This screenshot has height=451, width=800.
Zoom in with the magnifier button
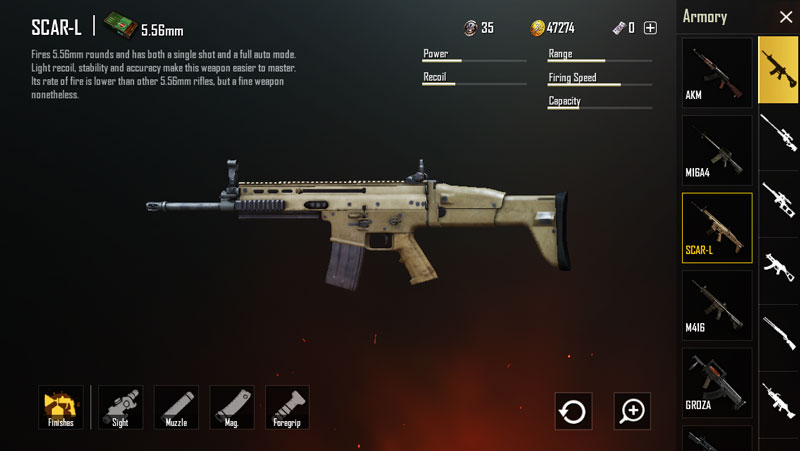click(x=632, y=410)
